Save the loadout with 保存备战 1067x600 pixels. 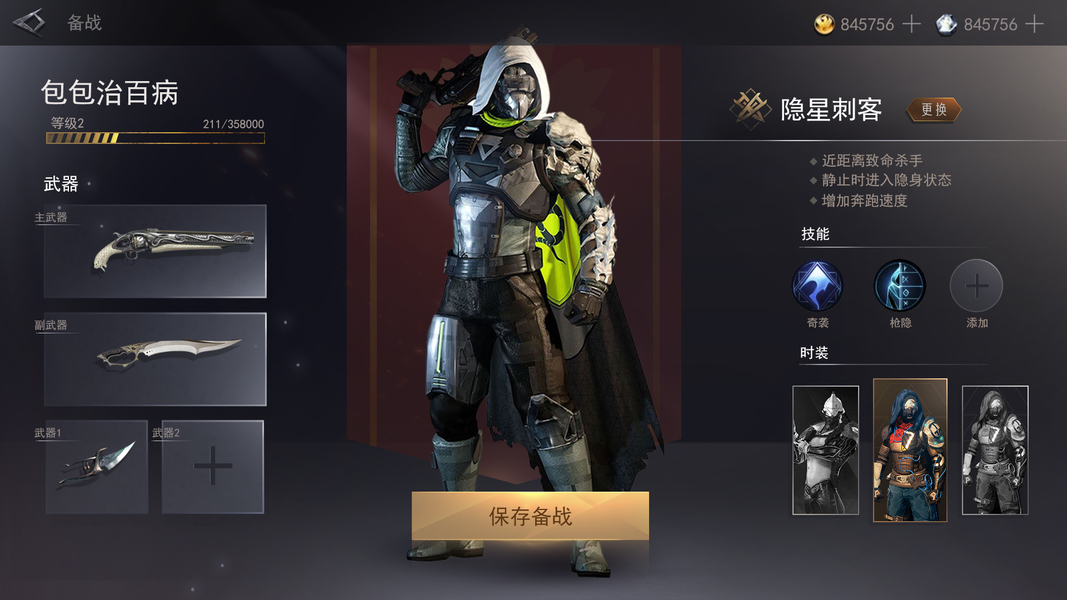pyautogui.click(x=530, y=516)
